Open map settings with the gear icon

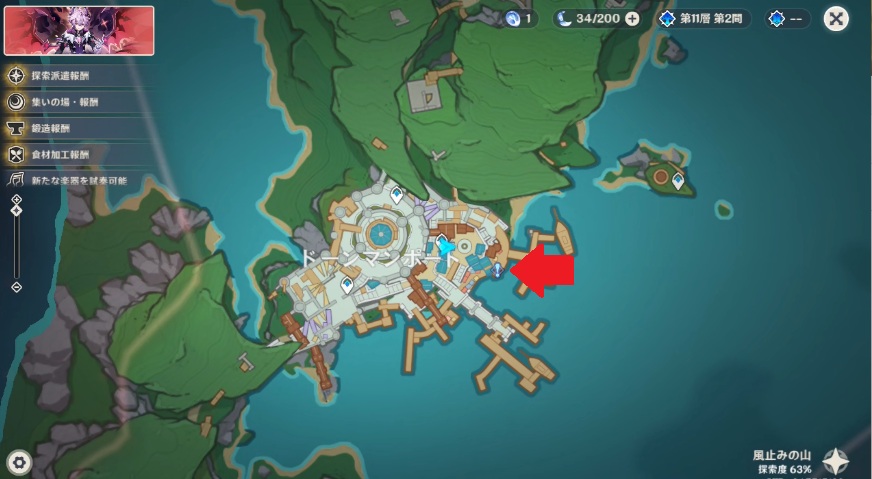coord(20,461)
